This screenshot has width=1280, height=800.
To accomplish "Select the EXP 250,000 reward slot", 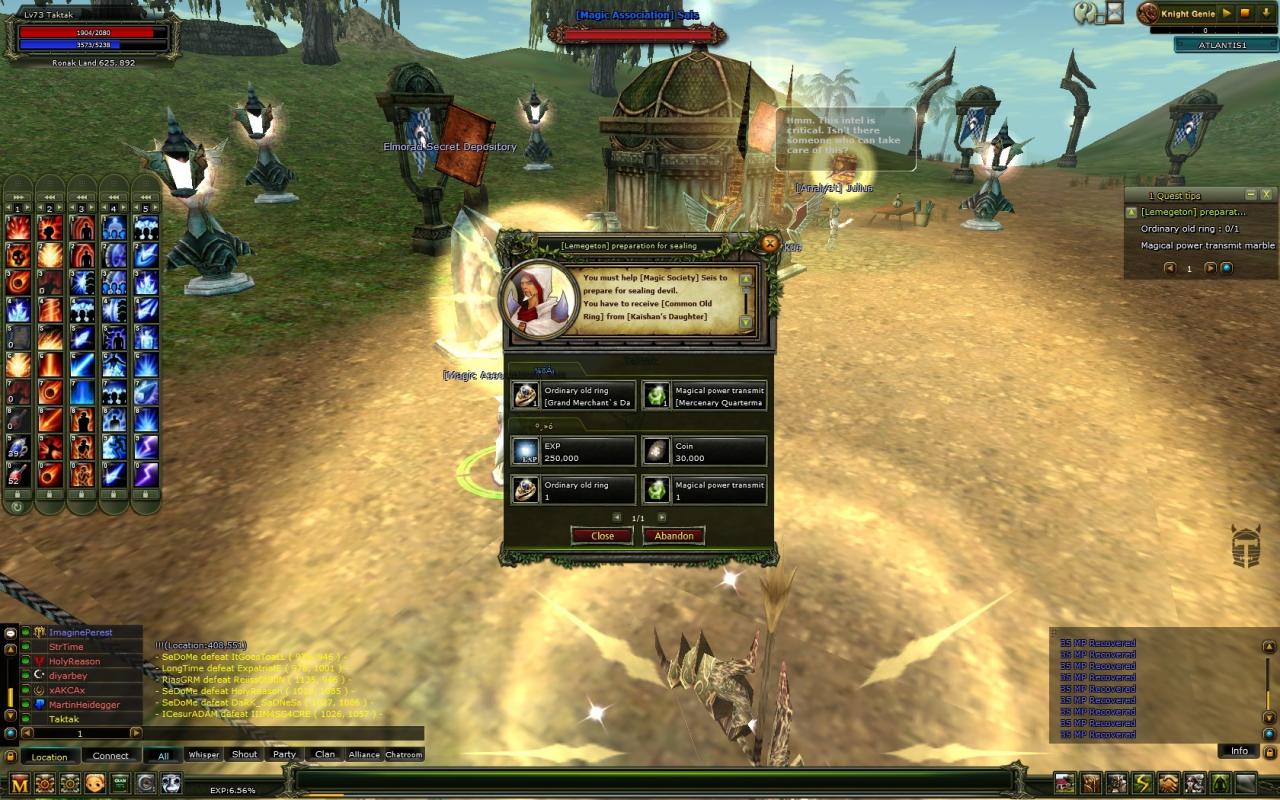I will click(x=573, y=451).
